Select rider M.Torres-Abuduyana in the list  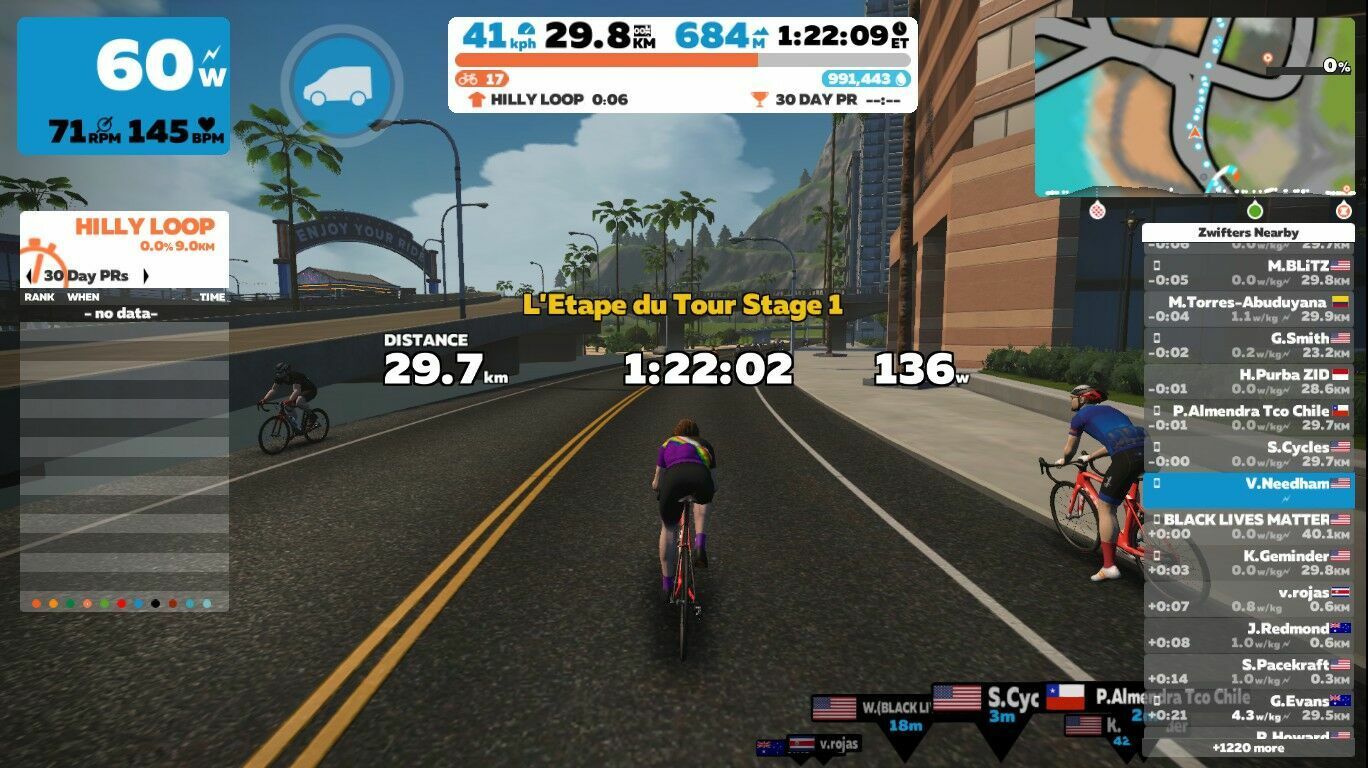point(1247,309)
